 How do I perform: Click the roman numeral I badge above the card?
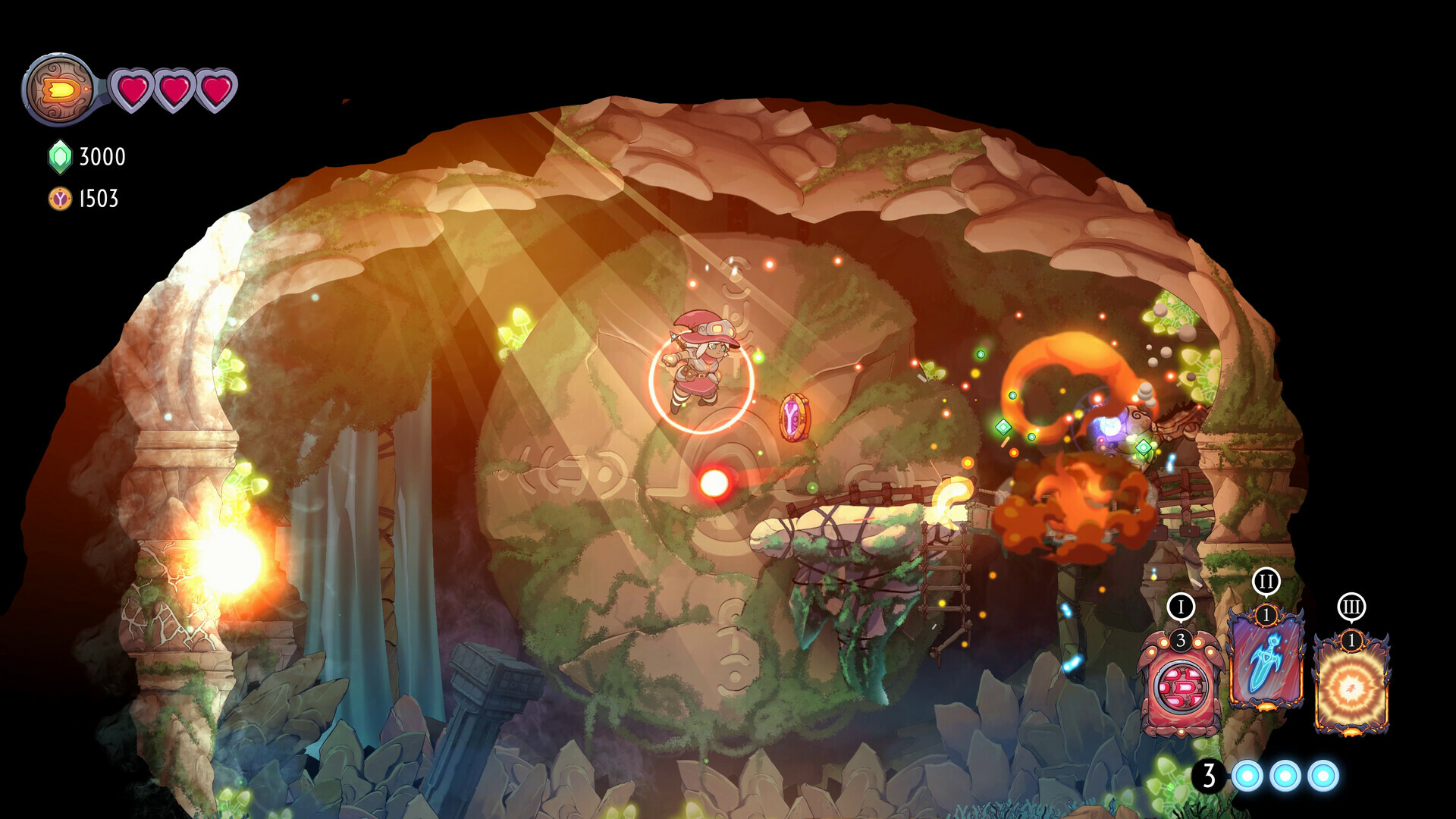(1181, 605)
